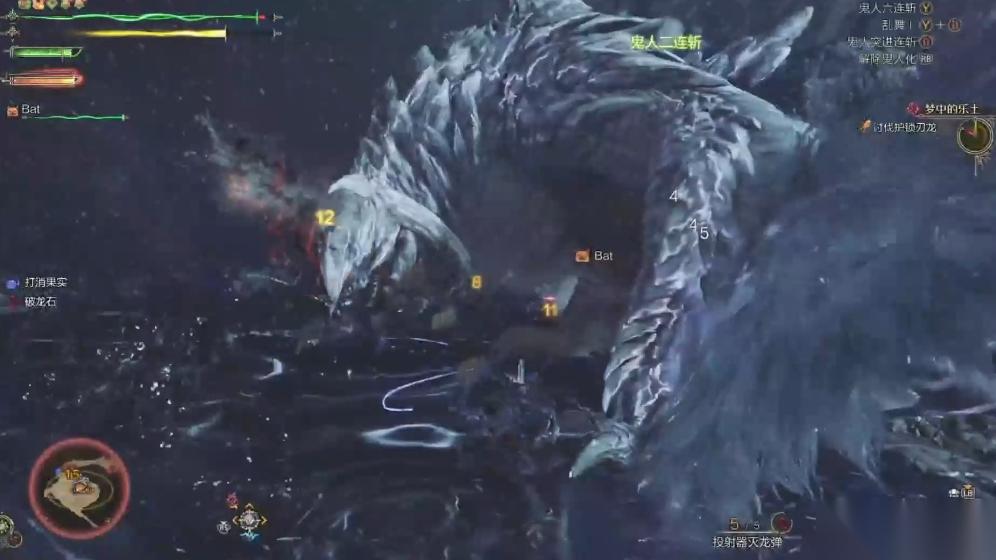This screenshot has width=996, height=560.
Task: Click the diamond-shaped directional shortcut icon
Action: (249, 520)
